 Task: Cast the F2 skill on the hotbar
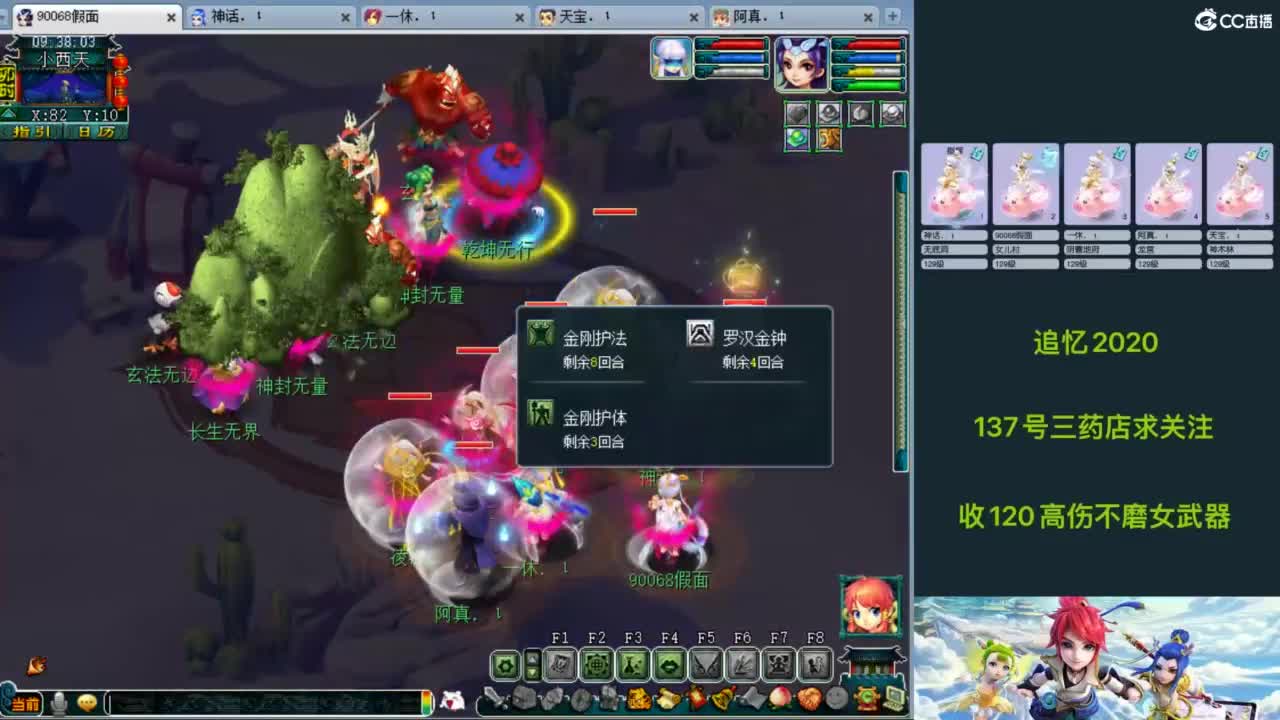pyautogui.click(x=595, y=665)
